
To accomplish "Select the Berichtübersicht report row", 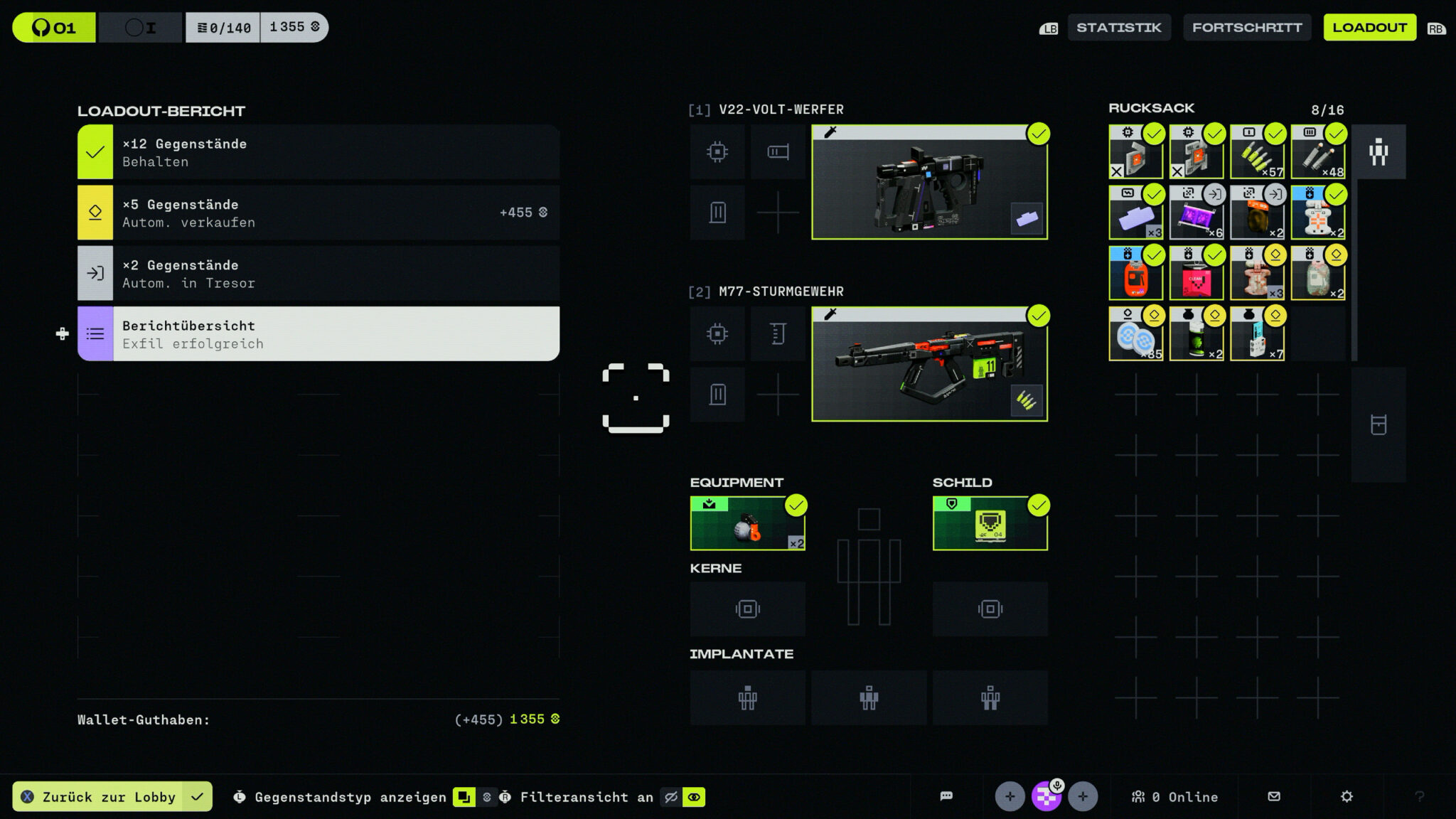I will 318,334.
